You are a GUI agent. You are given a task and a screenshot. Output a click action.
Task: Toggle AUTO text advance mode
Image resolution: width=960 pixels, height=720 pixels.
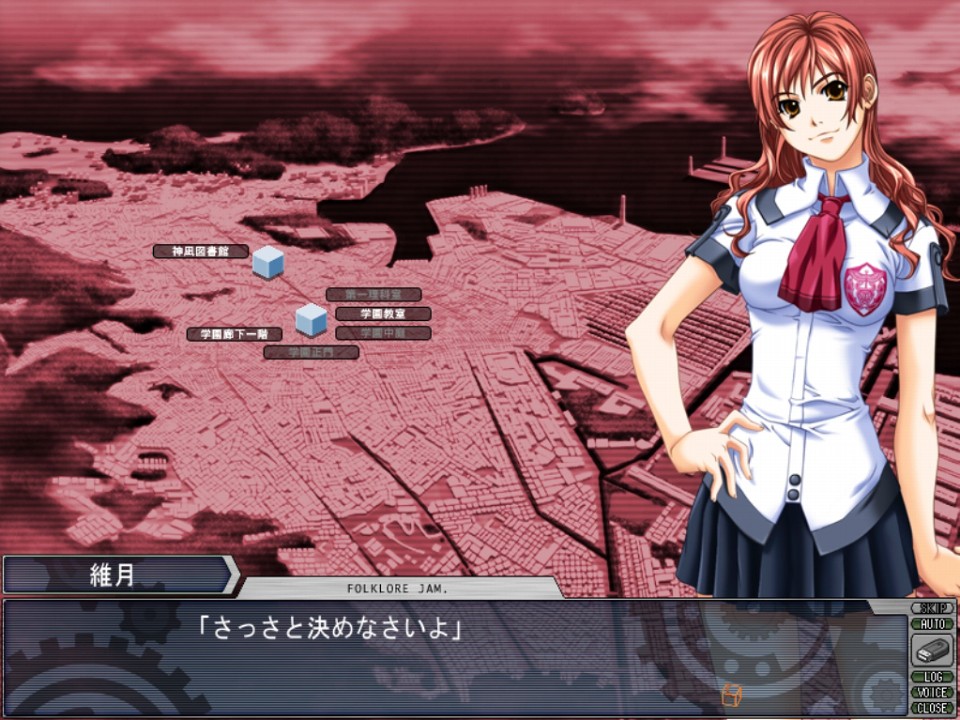(x=932, y=623)
